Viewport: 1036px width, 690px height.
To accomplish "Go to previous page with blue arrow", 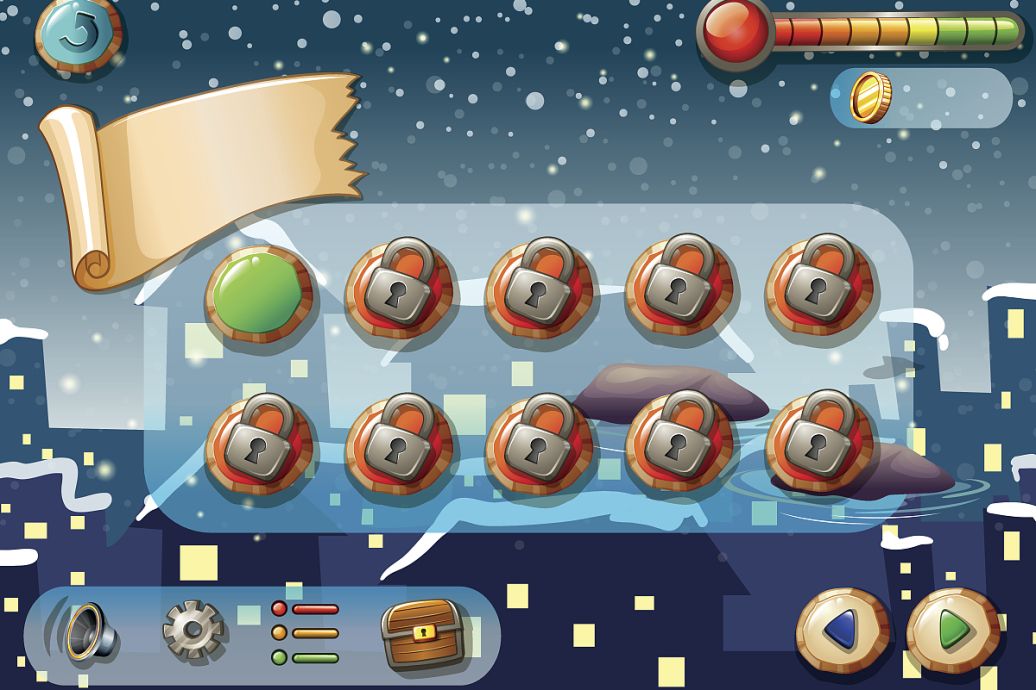I will (x=842, y=631).
